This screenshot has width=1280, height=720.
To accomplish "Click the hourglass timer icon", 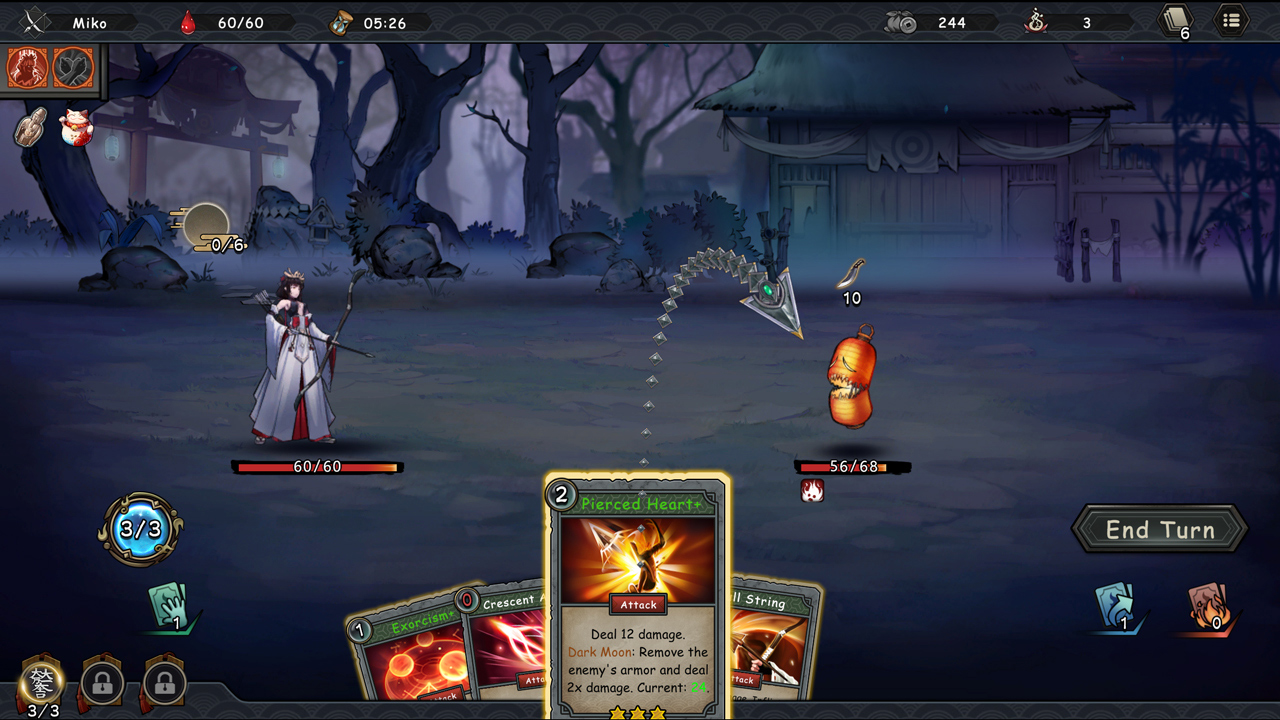I will (x=339, y=20).
